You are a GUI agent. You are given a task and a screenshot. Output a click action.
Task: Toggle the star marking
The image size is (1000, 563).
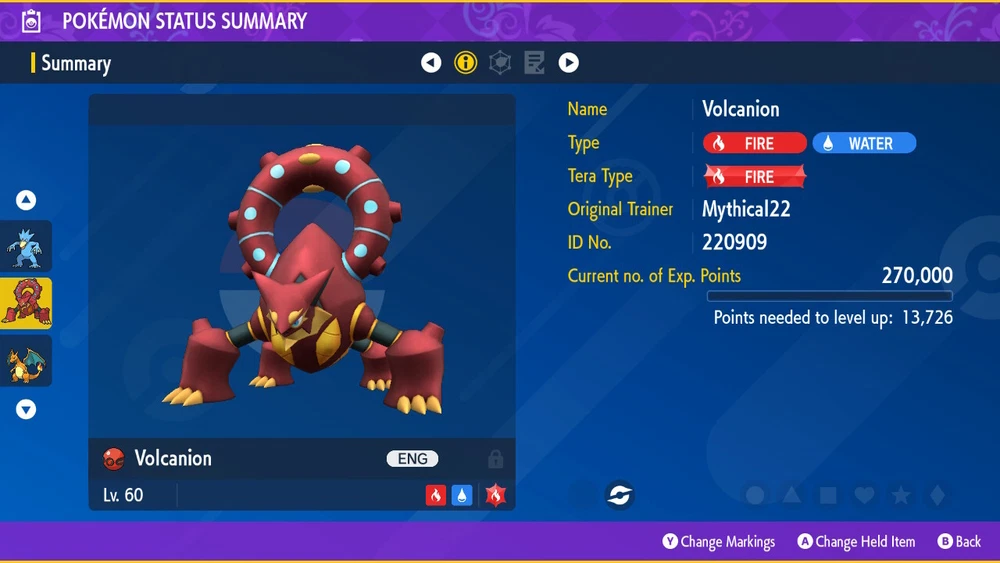(x=900, y=495)
